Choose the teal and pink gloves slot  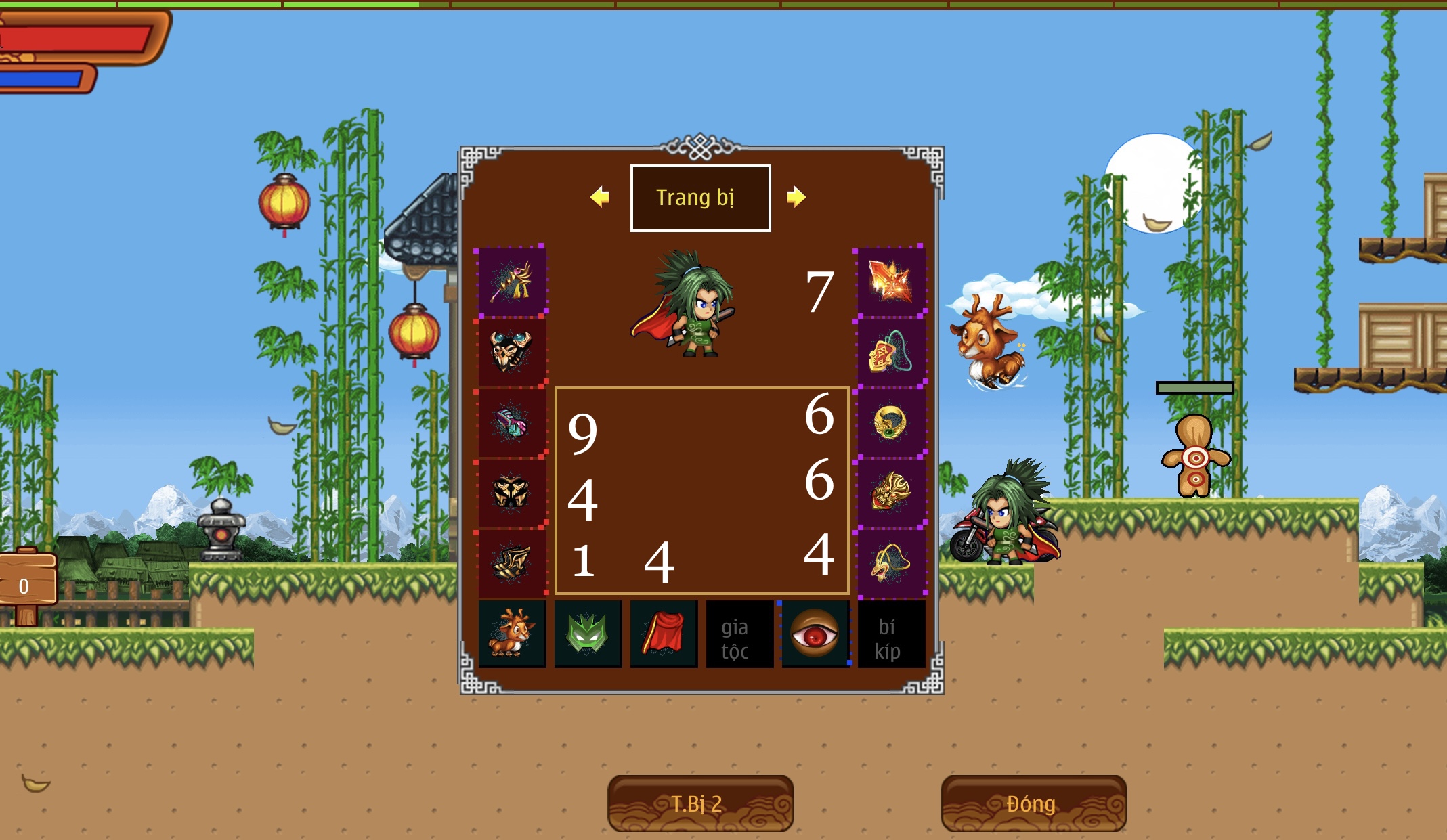click(x=512, y=422)
